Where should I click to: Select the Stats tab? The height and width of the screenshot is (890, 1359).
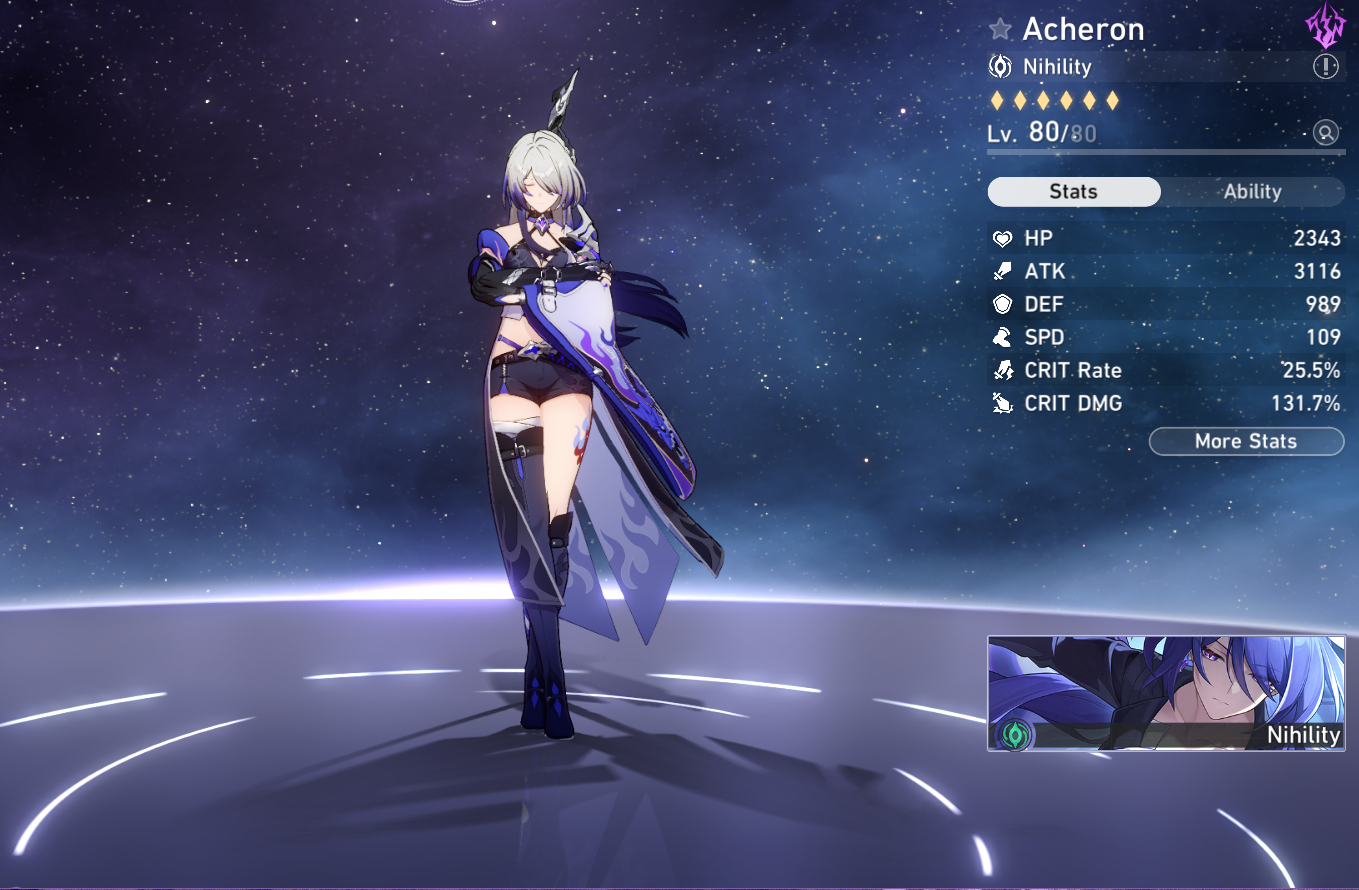tap(1073, 191)
